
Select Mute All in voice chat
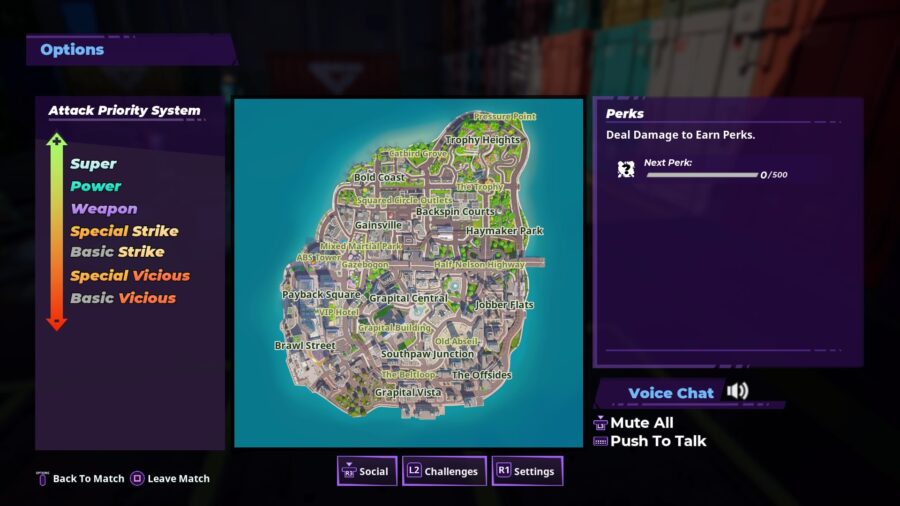tap(641, 423)
